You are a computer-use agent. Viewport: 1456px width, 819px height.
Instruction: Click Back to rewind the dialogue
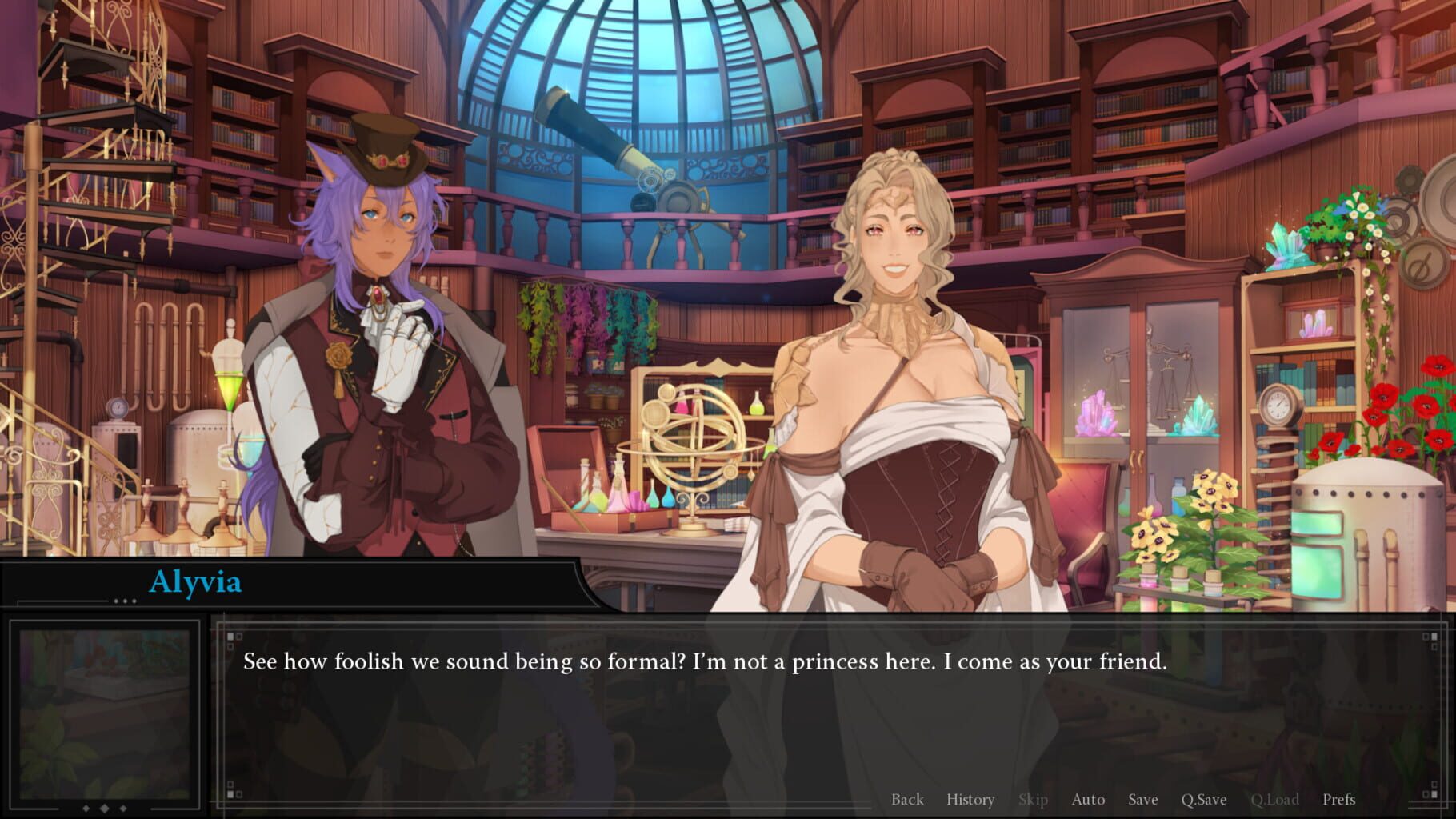click(907, 799)
